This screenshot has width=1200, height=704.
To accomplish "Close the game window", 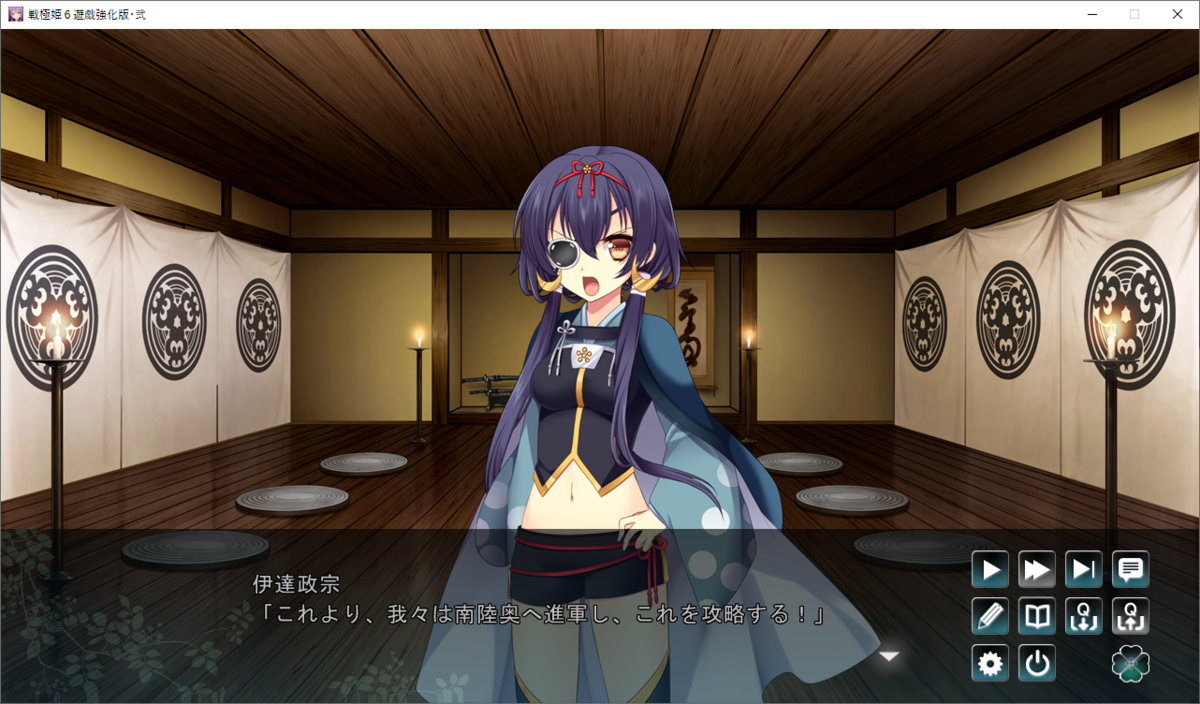I will point(1176,14).
